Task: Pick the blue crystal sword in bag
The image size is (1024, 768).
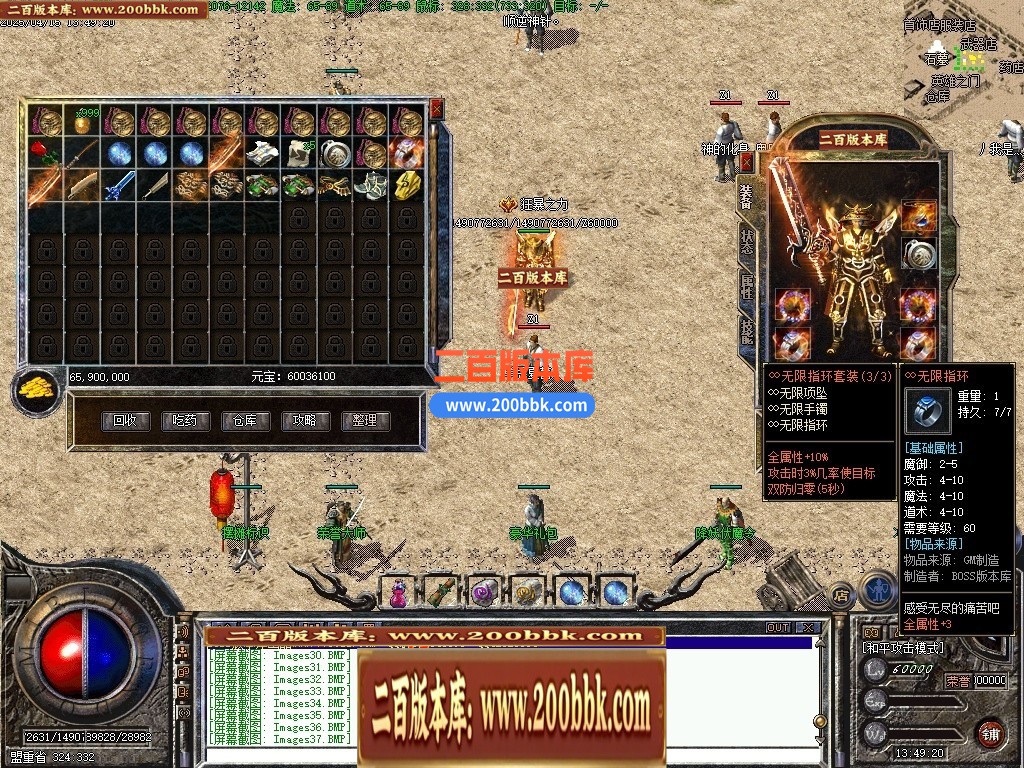Action: [x=118, y=186]
